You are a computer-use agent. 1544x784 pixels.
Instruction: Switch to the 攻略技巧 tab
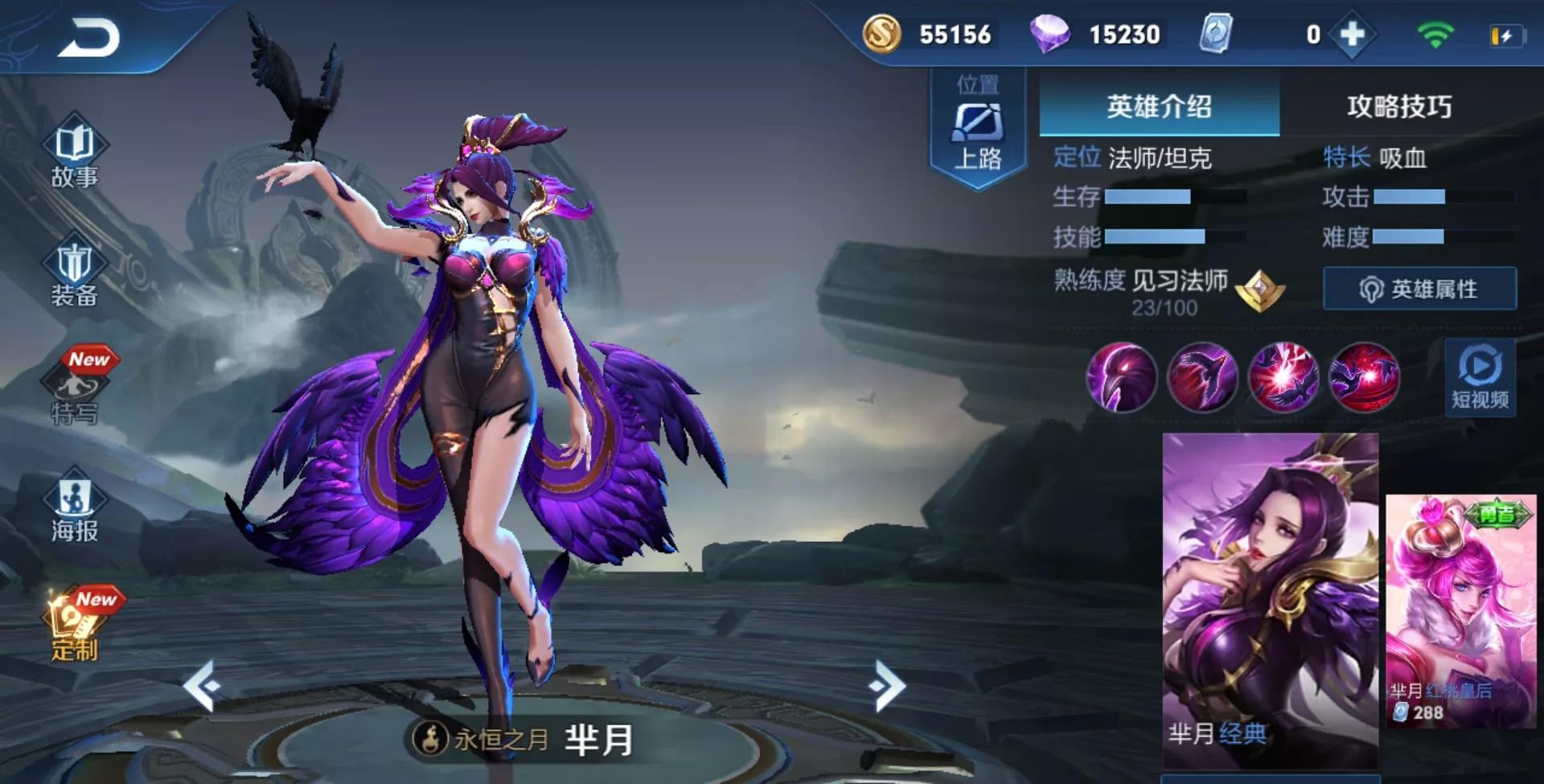click(x=1399, y=106)
